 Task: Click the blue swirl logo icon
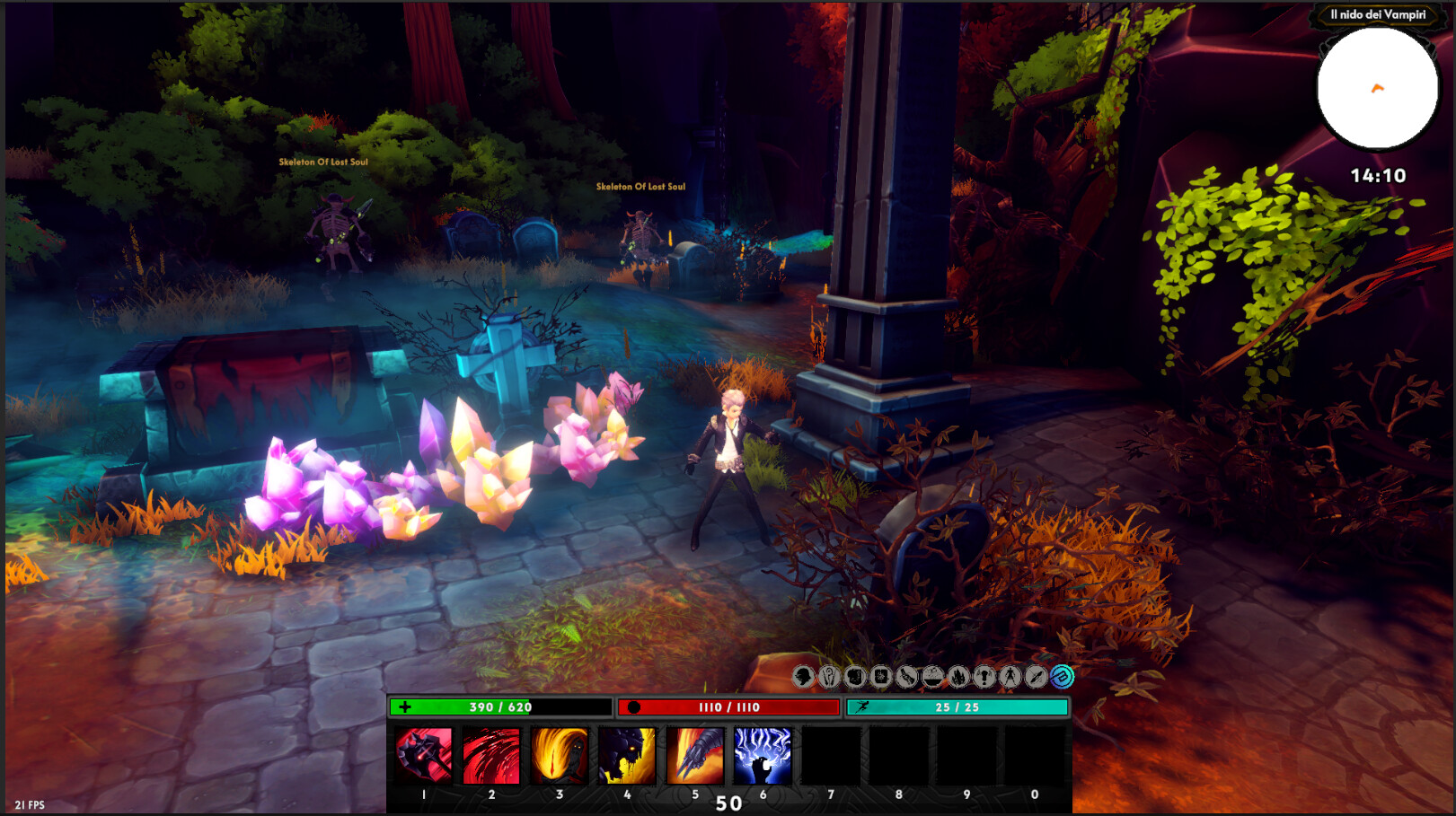click(1062, 676)
